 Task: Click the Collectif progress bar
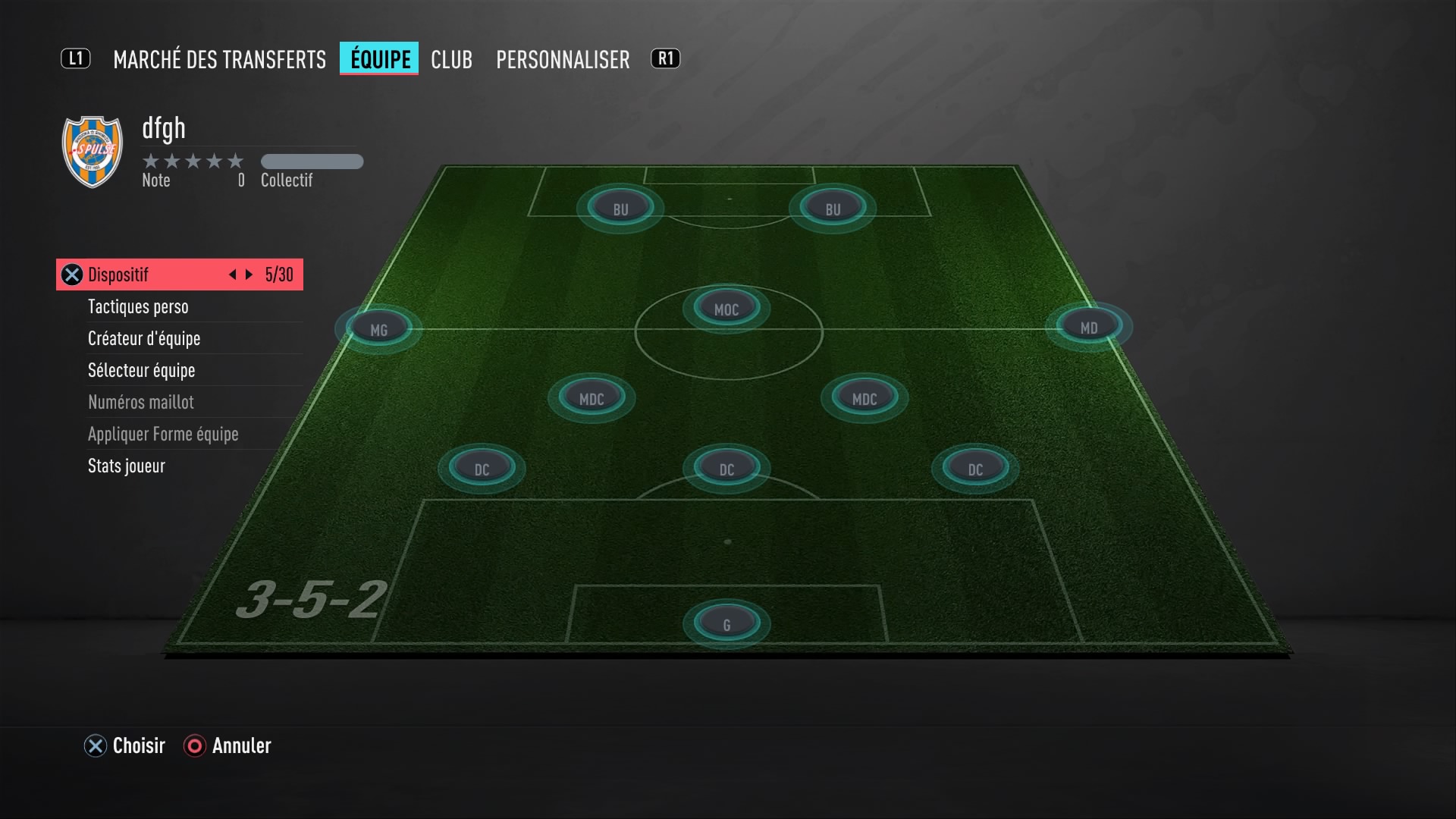(312, 162)
